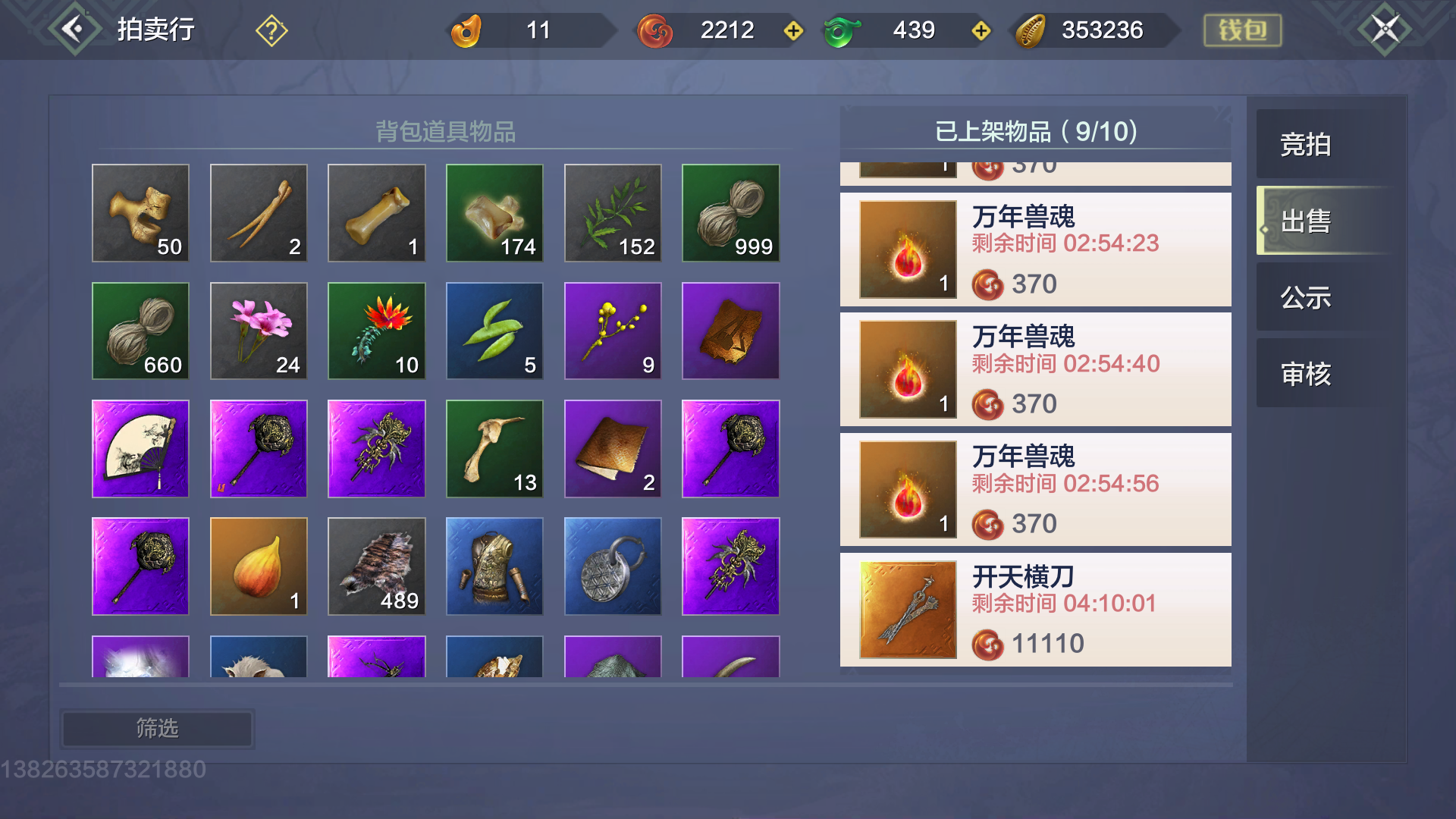Select the fur pelt item showing 489

click(x=376, y=566)
